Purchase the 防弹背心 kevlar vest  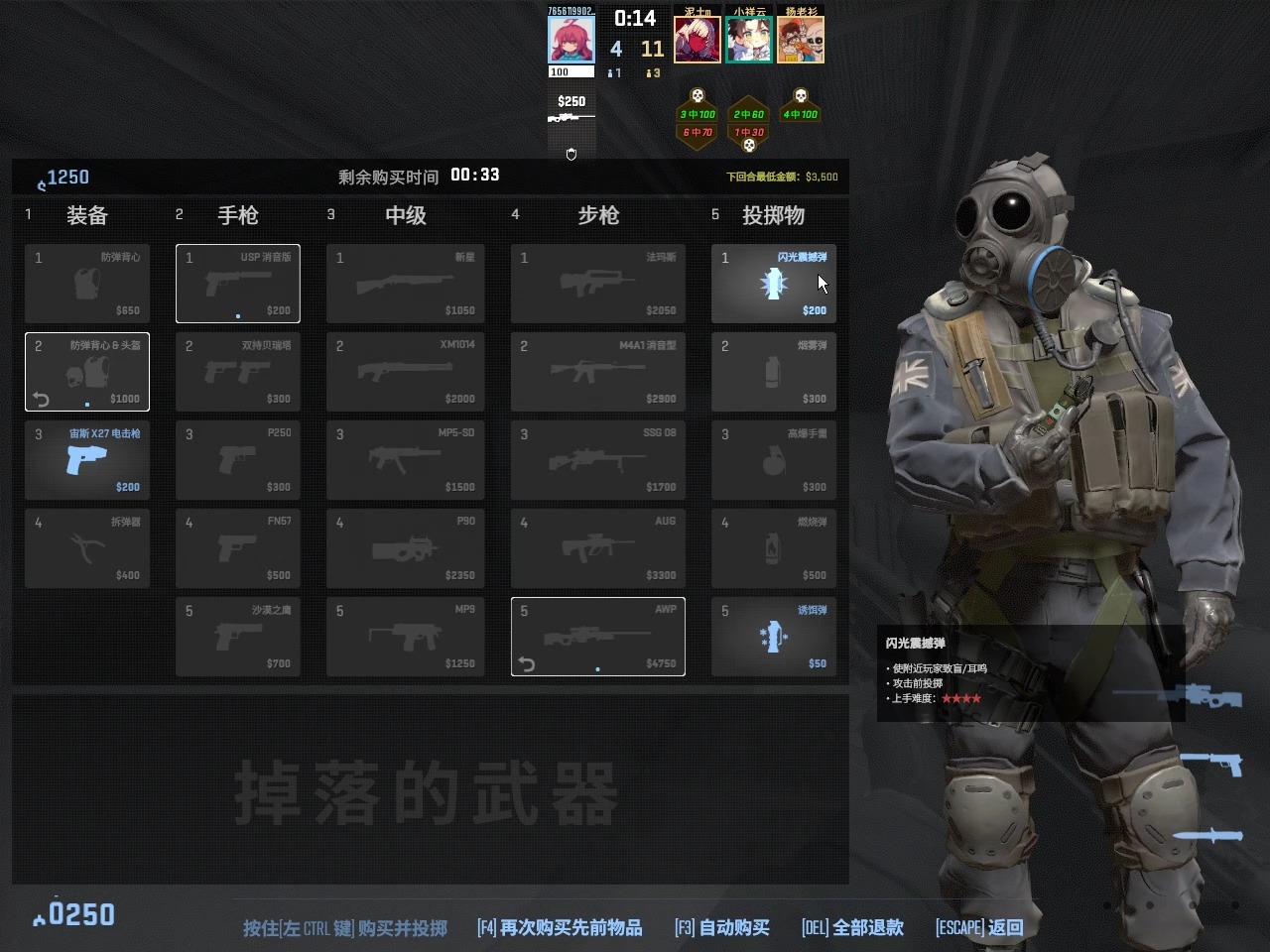pos(87,284)
